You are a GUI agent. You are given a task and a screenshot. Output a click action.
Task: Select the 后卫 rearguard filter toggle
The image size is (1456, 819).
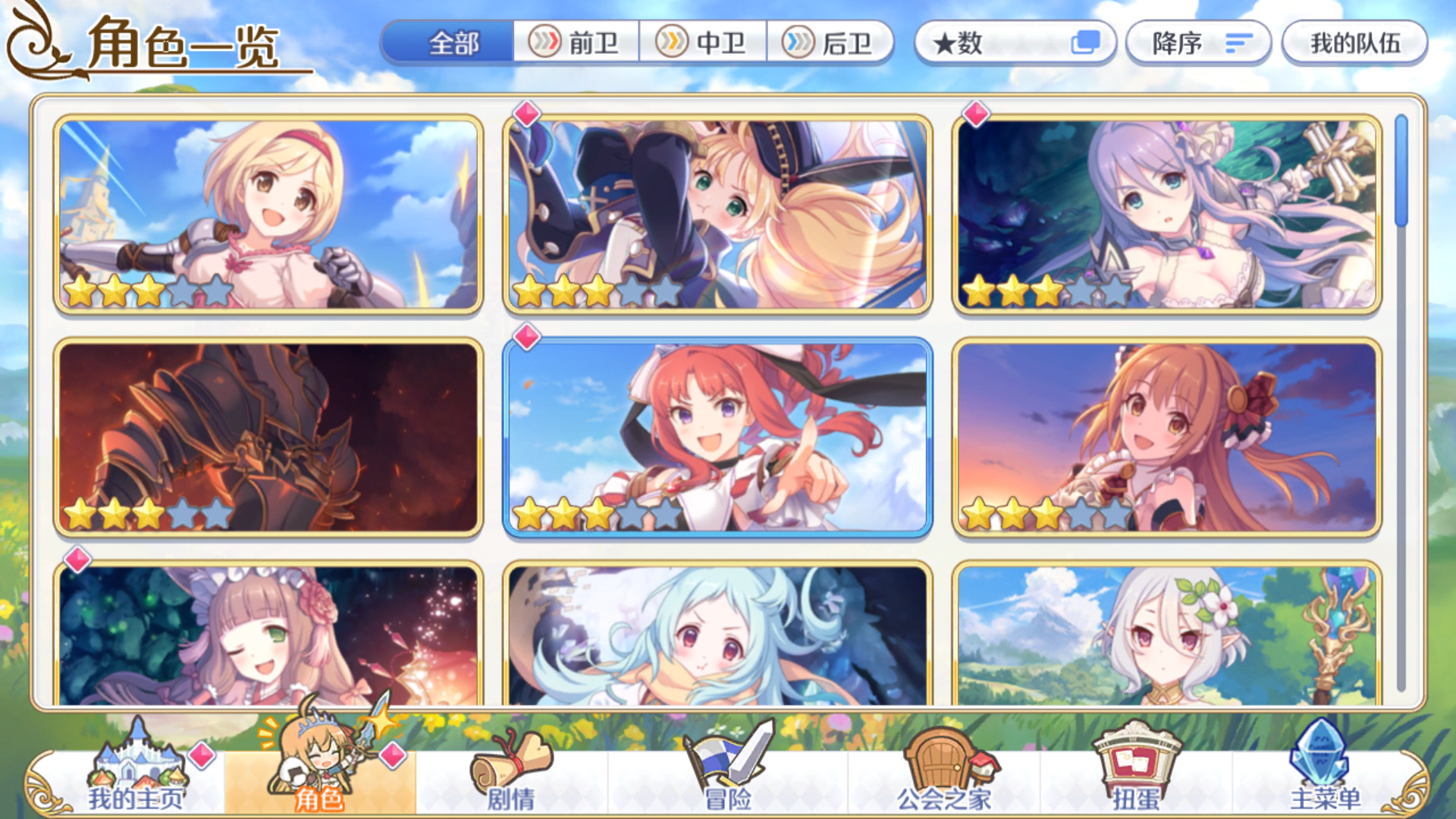[x=832, y=43]
